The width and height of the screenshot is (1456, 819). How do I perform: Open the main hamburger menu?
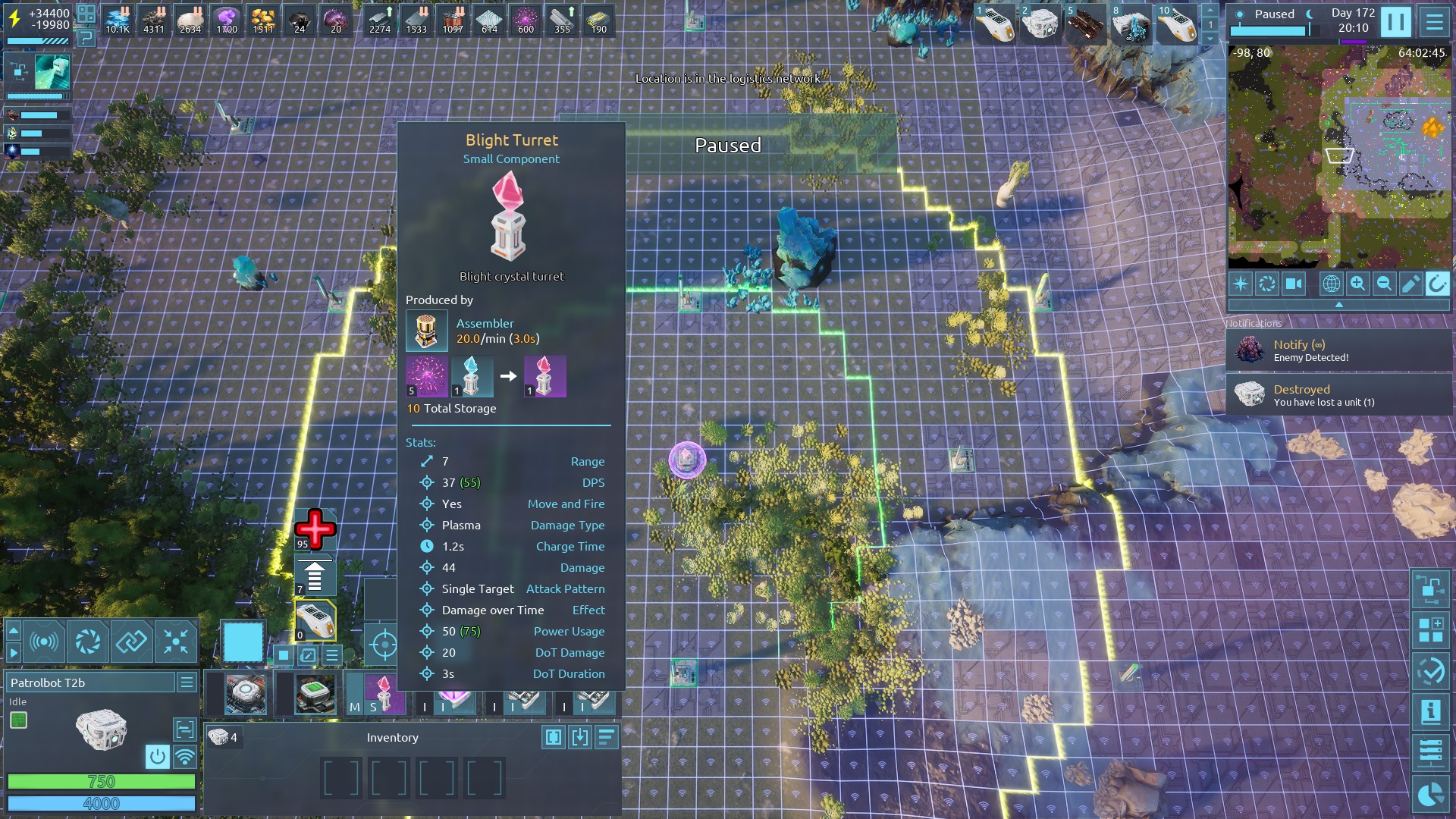pos(1434,21)
